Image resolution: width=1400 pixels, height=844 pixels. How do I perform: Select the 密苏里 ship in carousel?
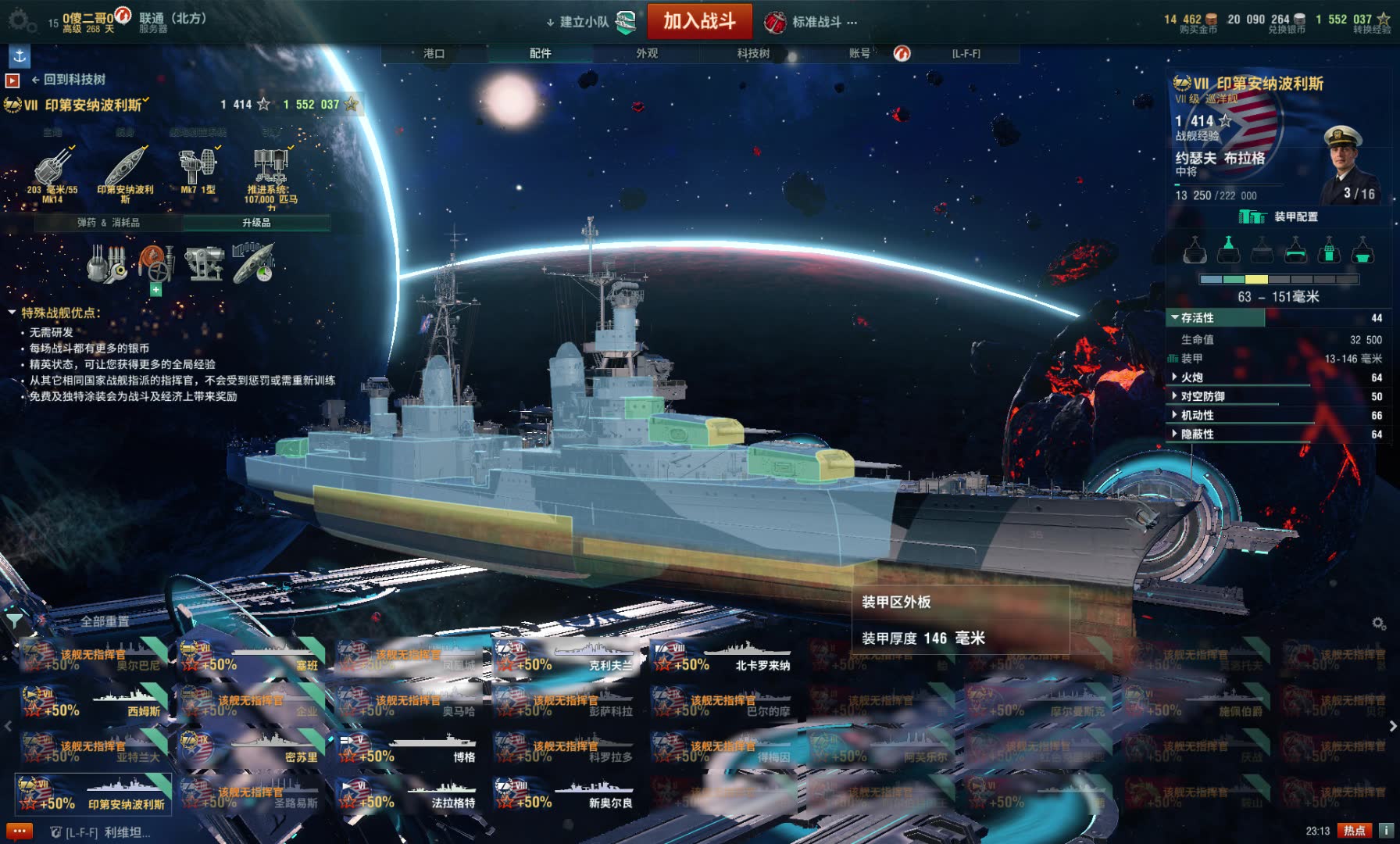pyautogui.click(x=250, y=748)
